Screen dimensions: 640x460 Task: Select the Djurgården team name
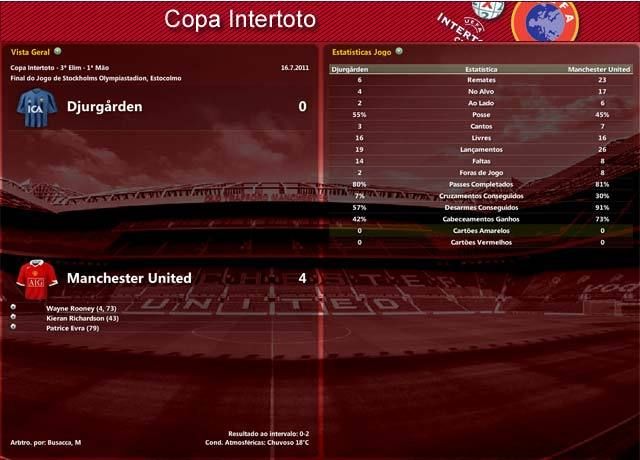(104, 106)
